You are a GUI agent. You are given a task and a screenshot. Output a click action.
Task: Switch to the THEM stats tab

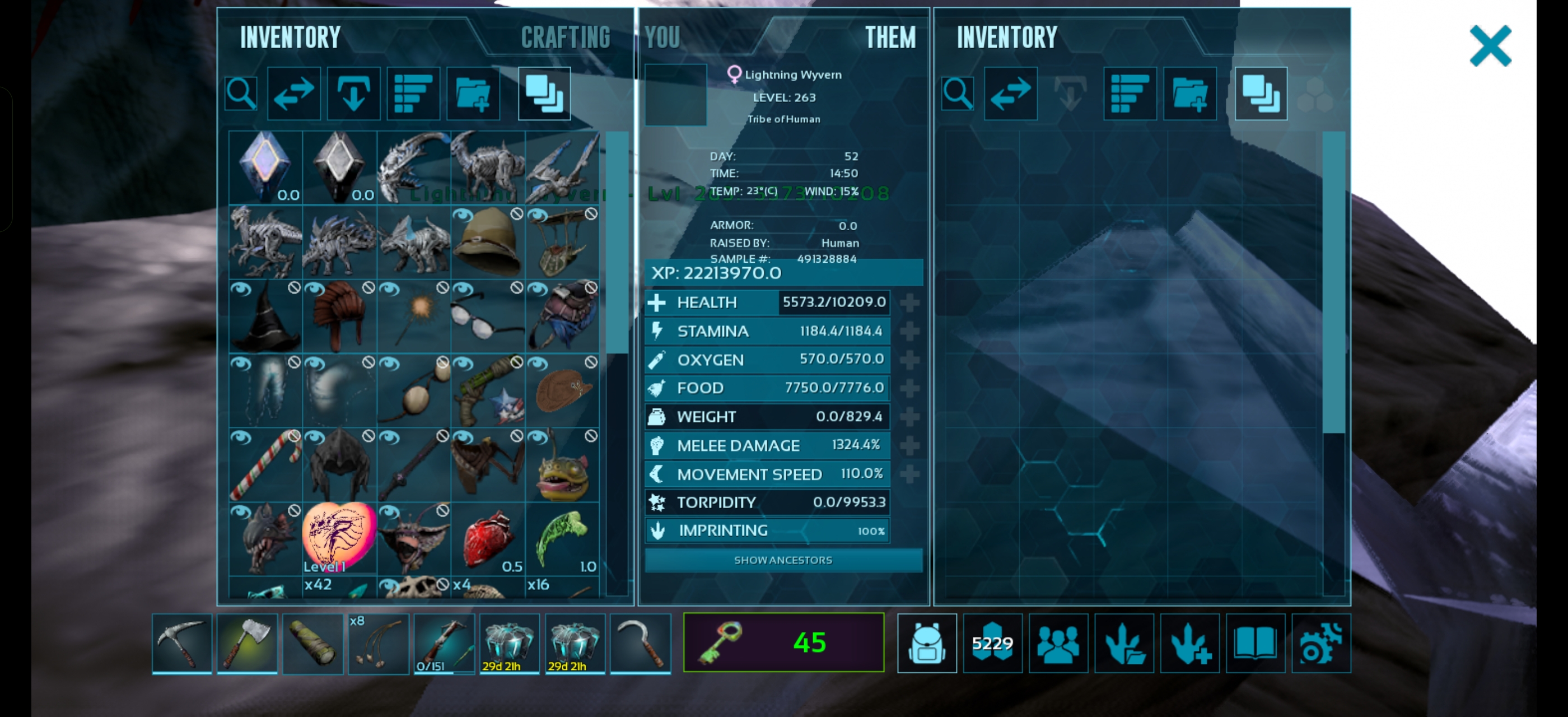pos(890,38)
